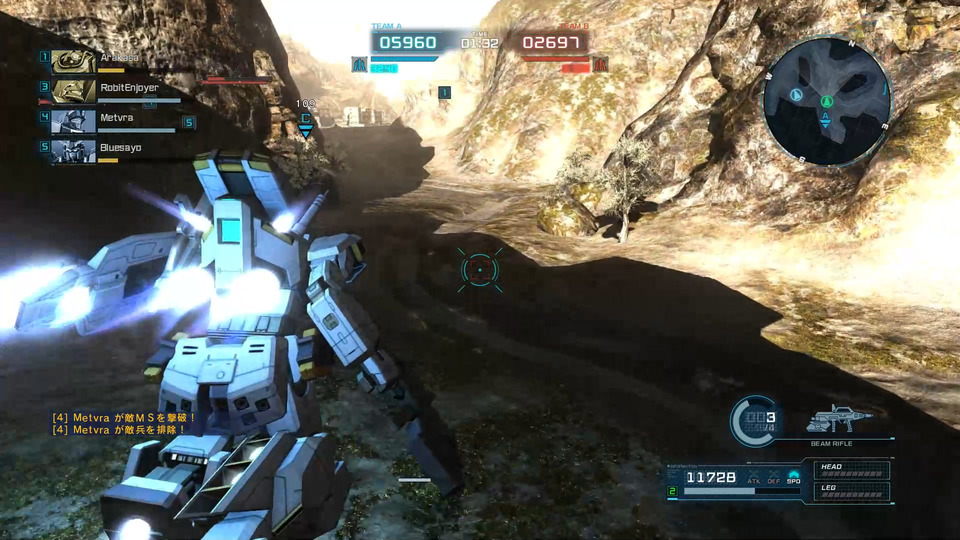Open the circular radar minimap
Viewport: 960px width, 540px height.
tap(826, 101)
